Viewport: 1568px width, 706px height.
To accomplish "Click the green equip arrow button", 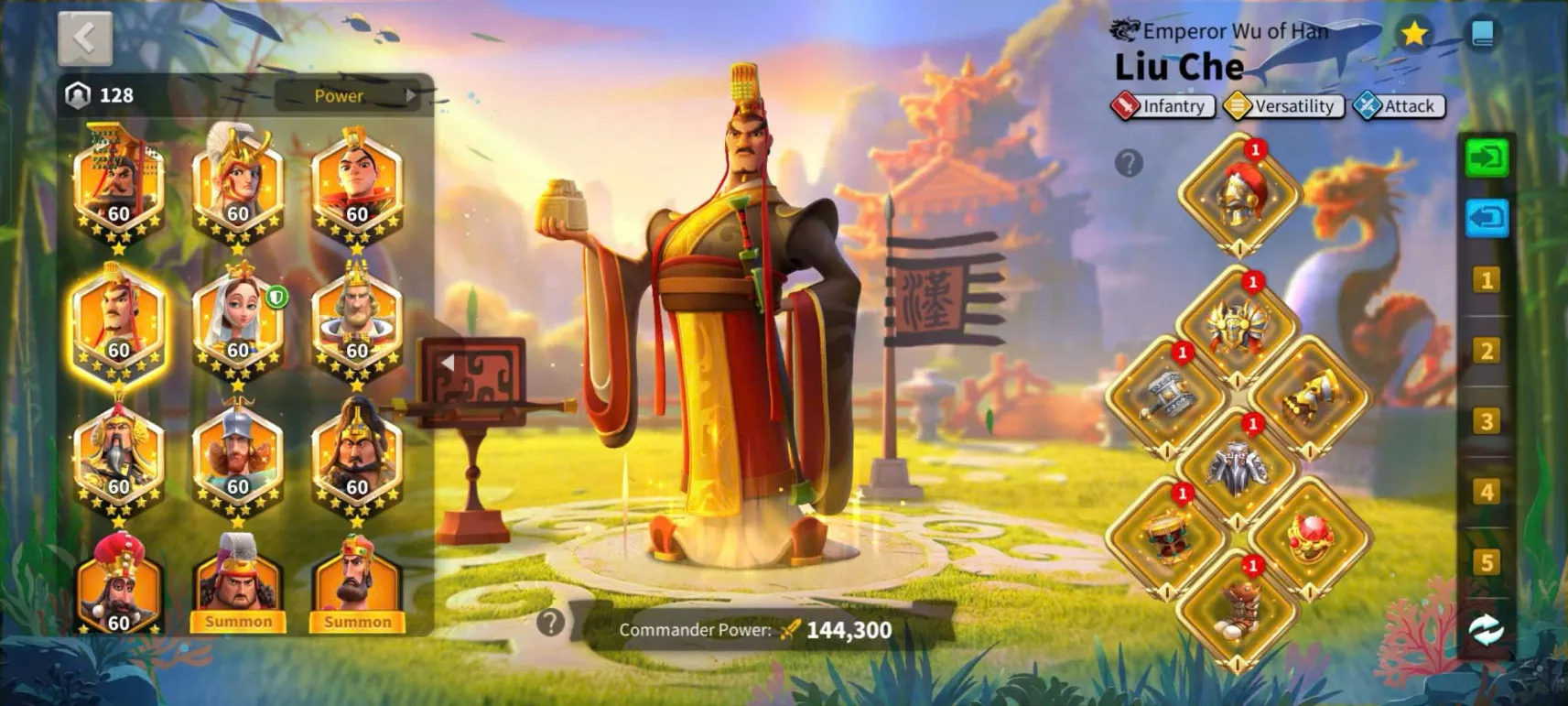I will tap(1487, 158).
